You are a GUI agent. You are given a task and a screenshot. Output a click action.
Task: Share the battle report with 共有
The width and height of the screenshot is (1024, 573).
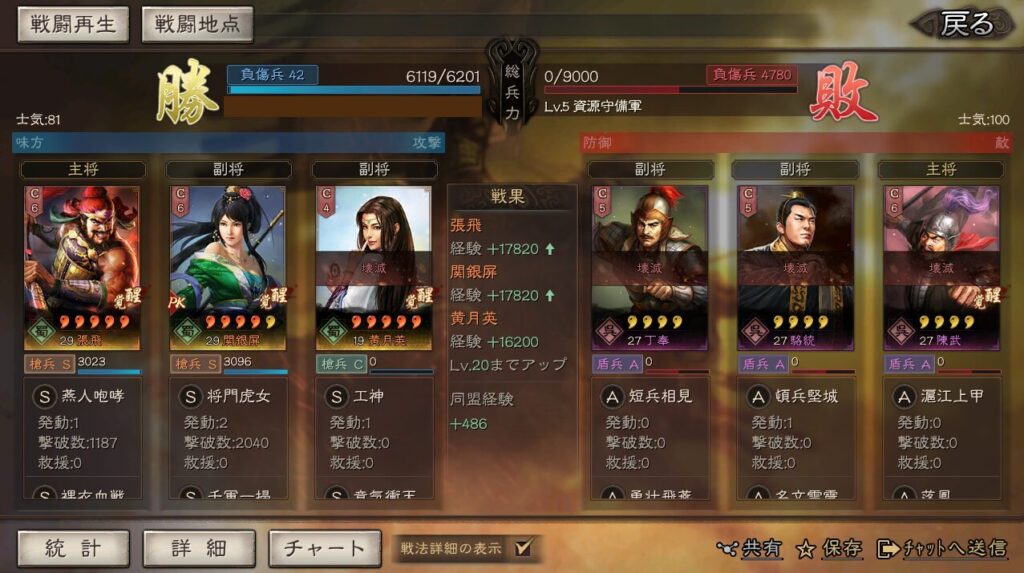[751, 548]
